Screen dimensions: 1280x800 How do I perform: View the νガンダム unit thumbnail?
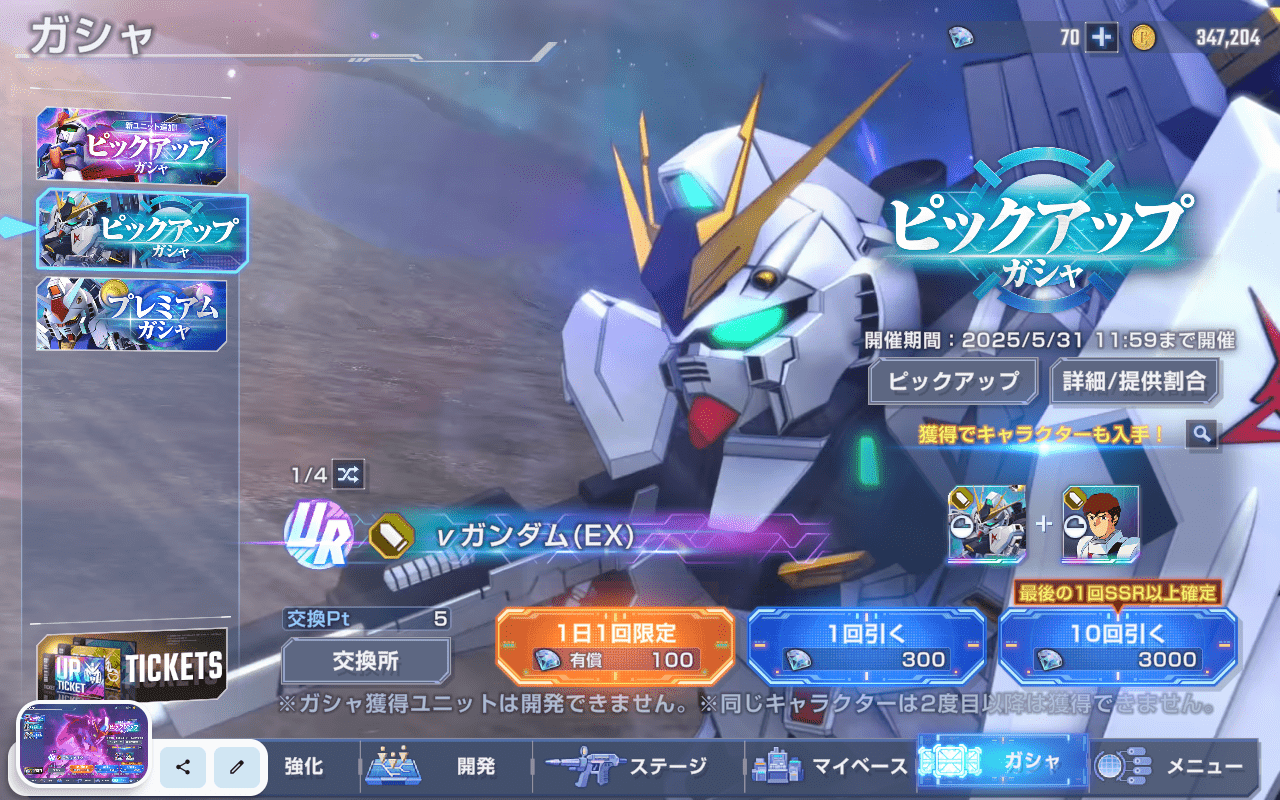click(x=986, y=524)
